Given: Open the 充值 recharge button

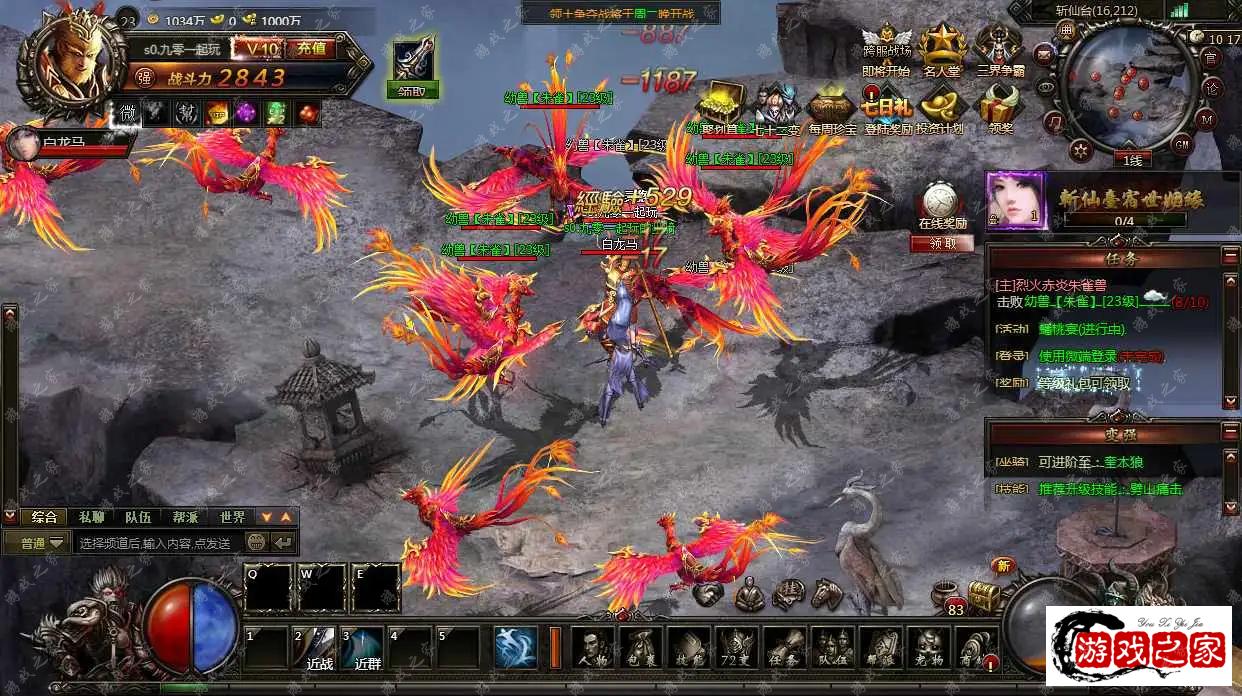Looking at the screenshot, I should [311, 48].
